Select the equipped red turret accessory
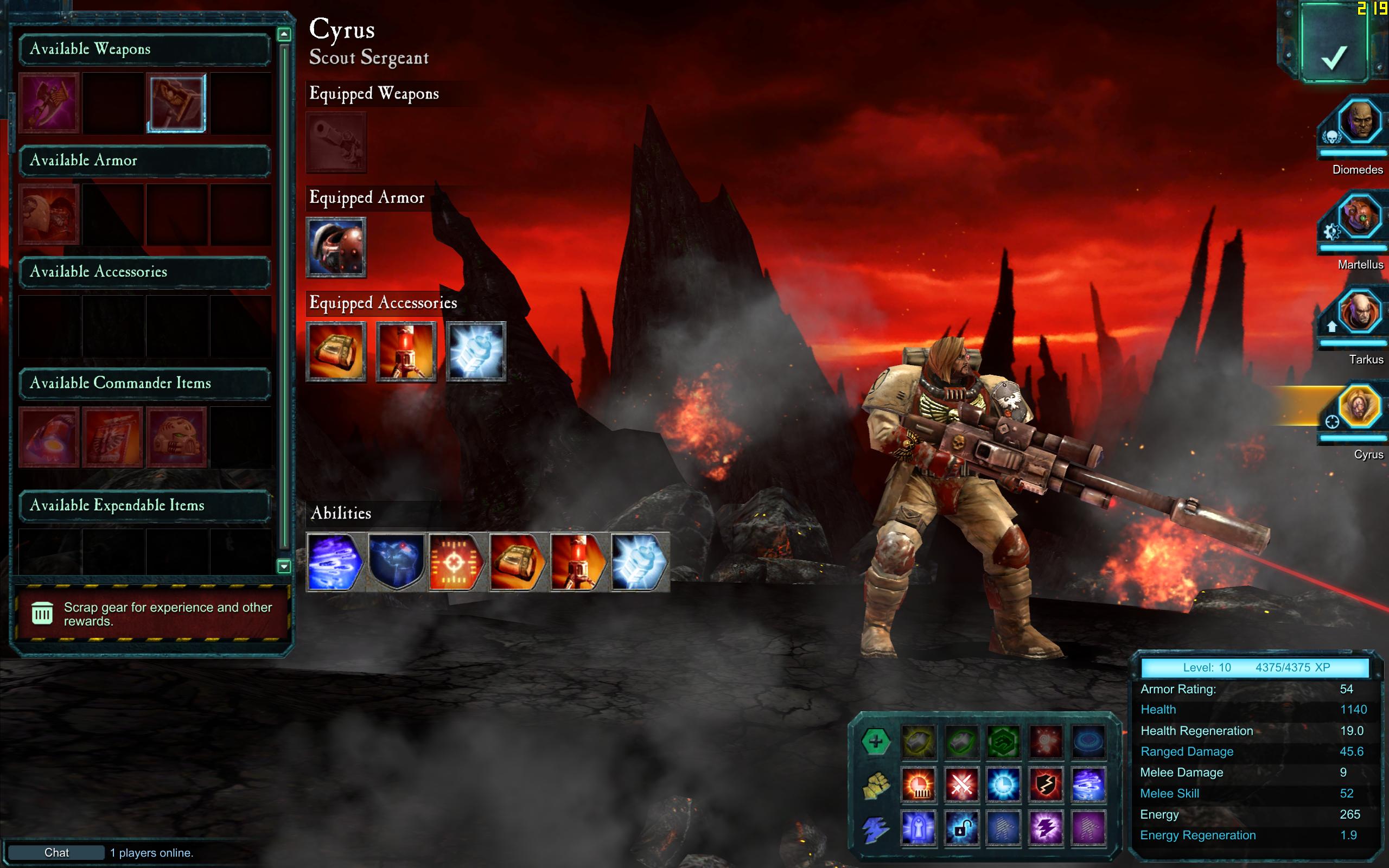 (406, 352)
